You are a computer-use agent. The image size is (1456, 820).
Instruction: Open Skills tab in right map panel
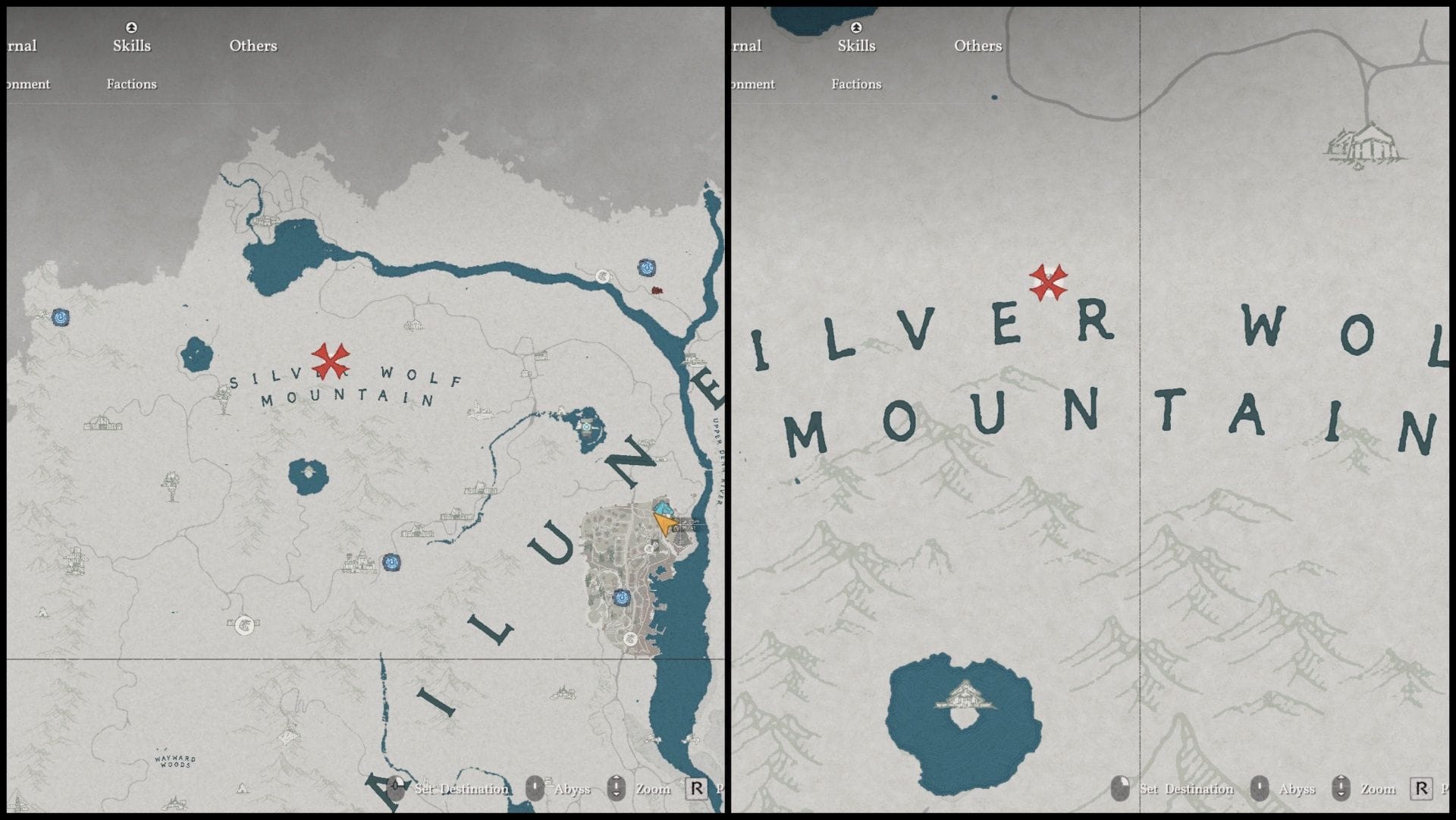click(856, 46)
